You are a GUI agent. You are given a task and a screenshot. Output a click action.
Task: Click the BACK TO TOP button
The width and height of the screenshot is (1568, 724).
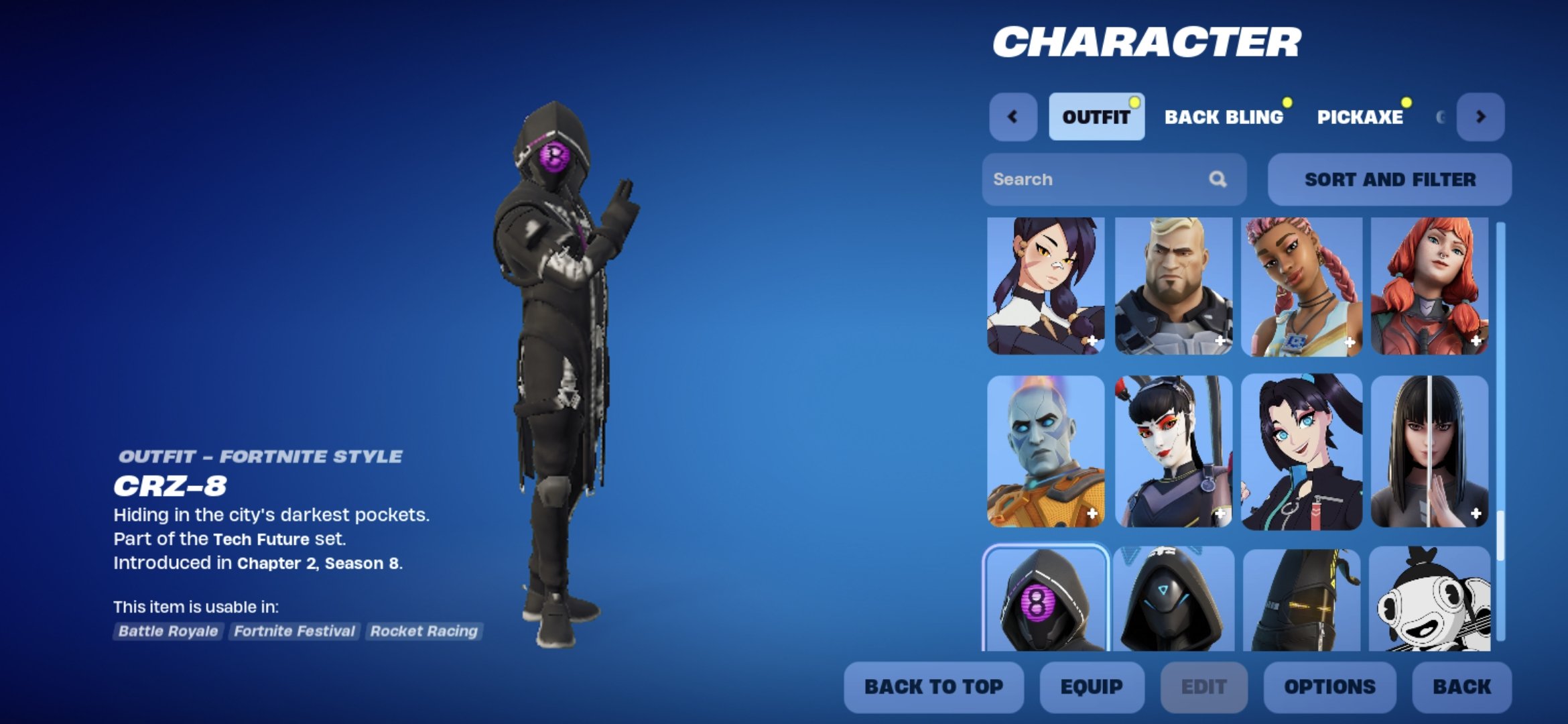click(x=934, y=686)
